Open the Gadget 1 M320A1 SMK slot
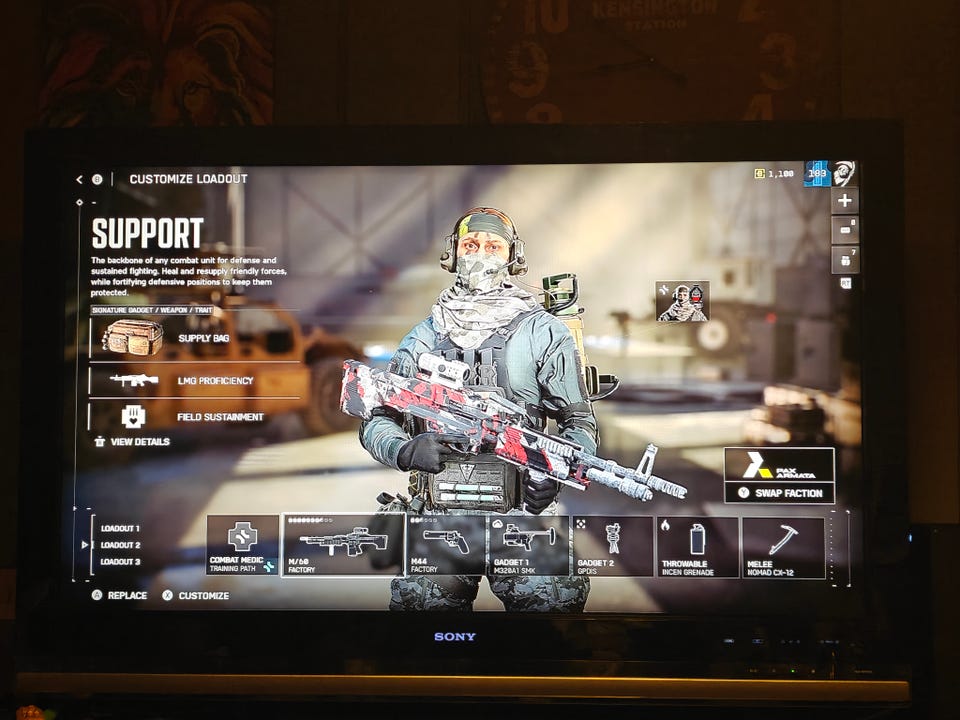The width and height of the screenshot is (960, 720). 529,546
